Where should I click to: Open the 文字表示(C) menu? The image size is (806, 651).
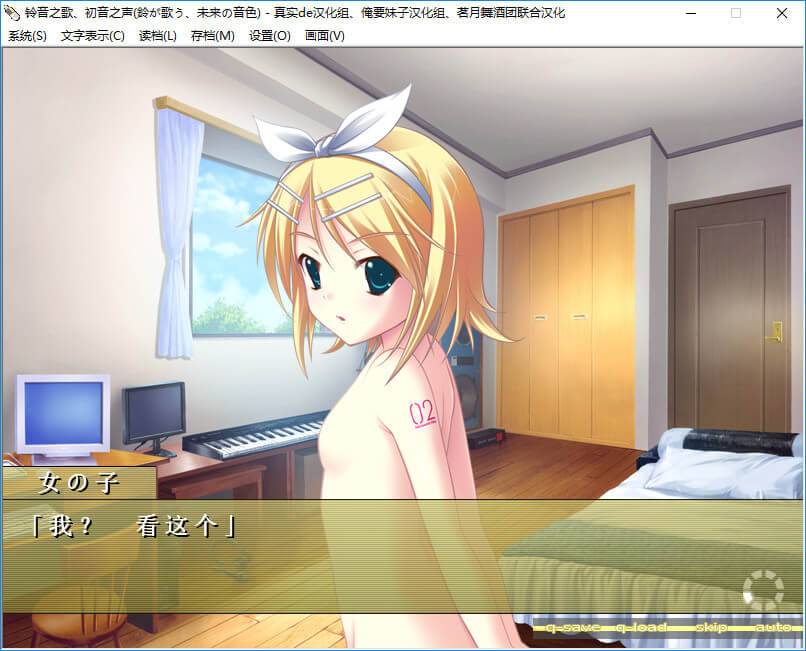tap(92, 35)
